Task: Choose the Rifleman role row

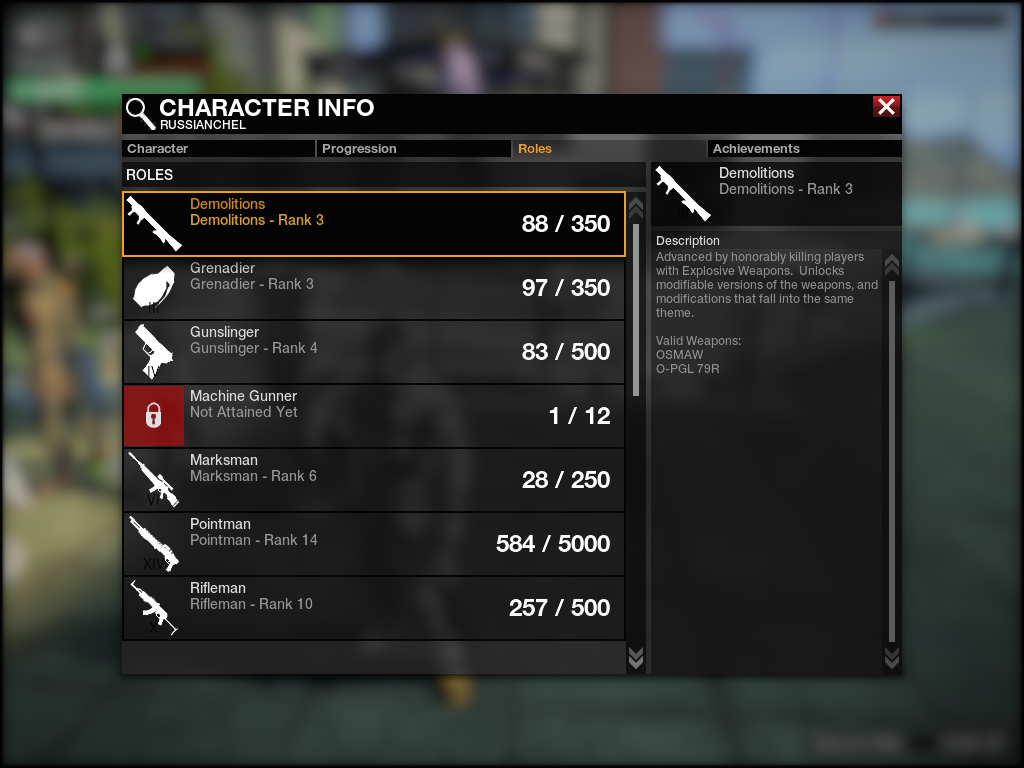Action: pos(373,608)
